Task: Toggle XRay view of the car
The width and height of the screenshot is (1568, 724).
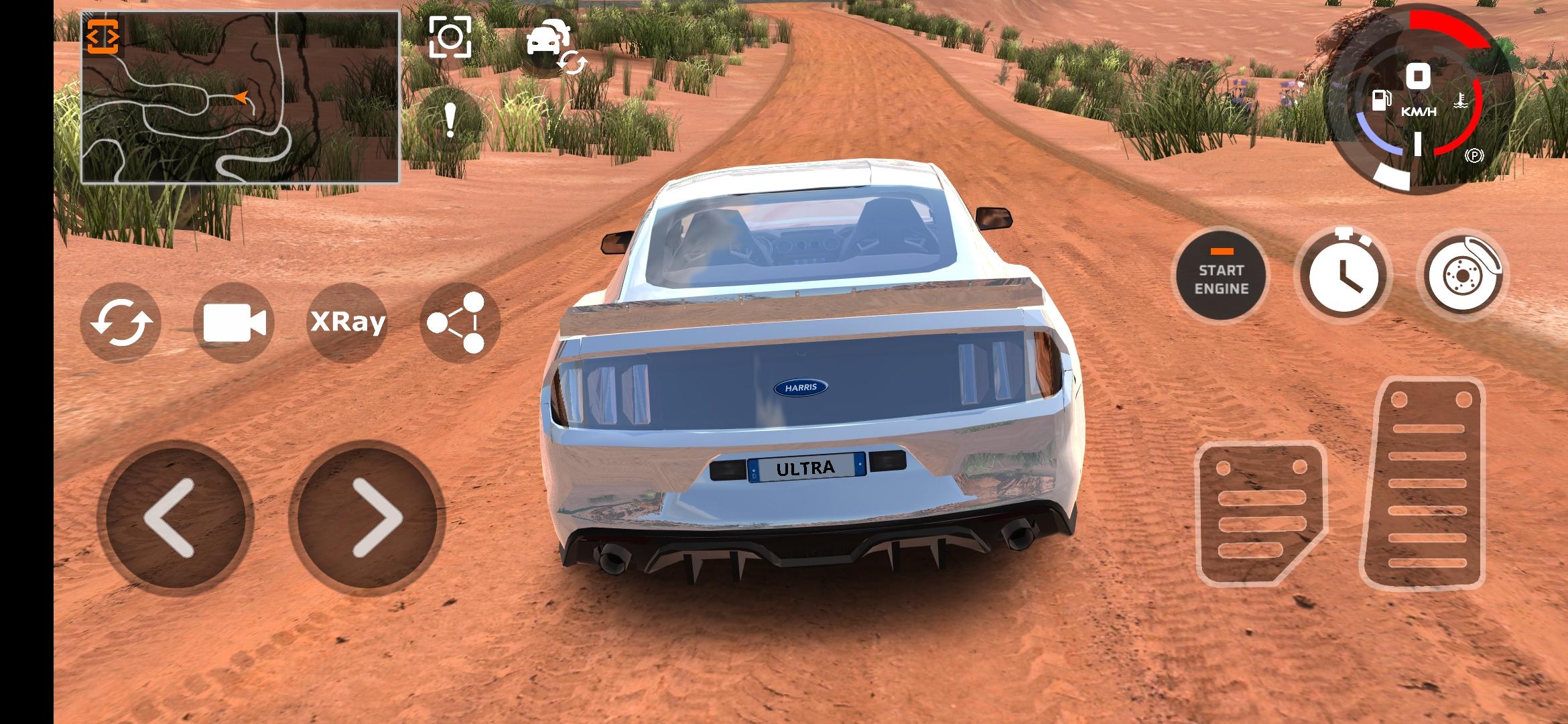Action: (x=347, y=322)
